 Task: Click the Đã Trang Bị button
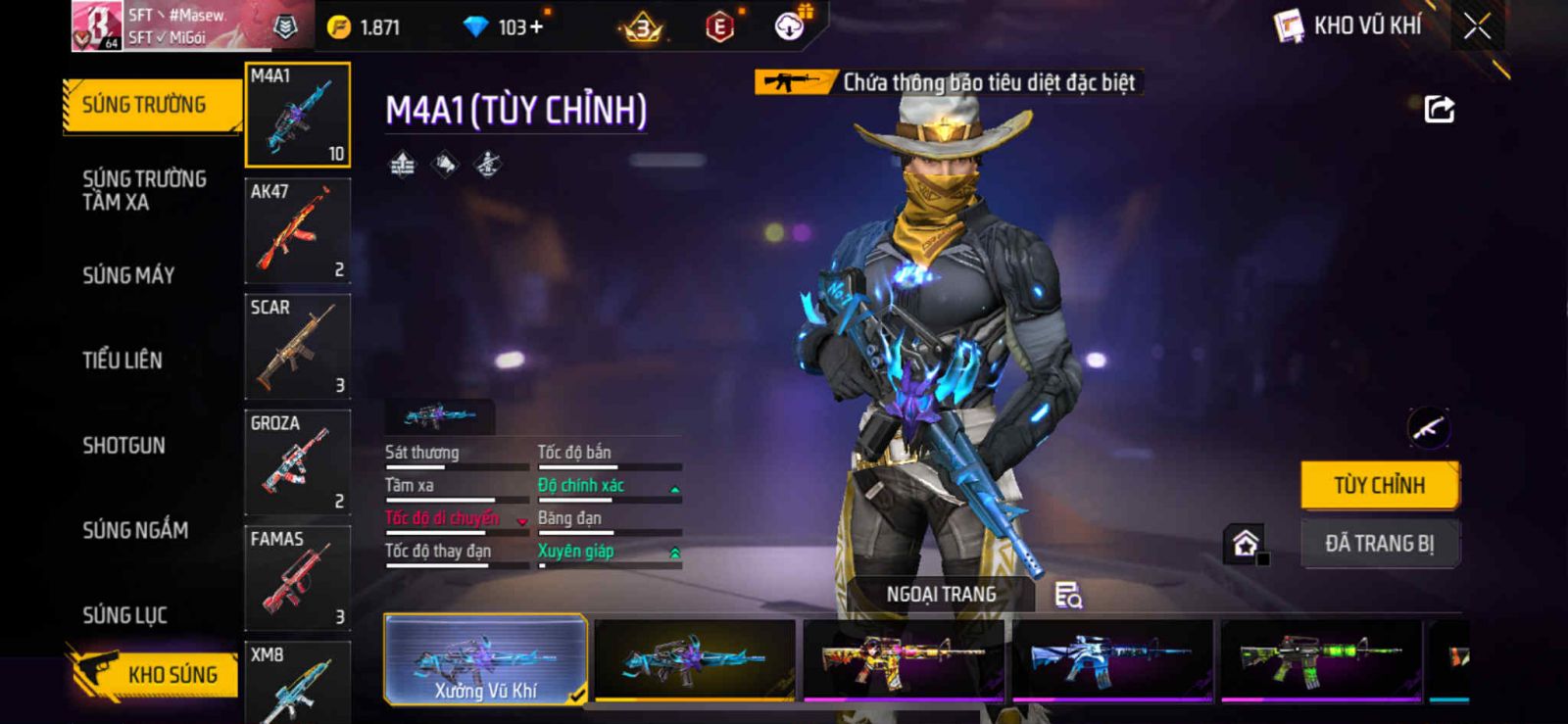tap(1379, 544)
